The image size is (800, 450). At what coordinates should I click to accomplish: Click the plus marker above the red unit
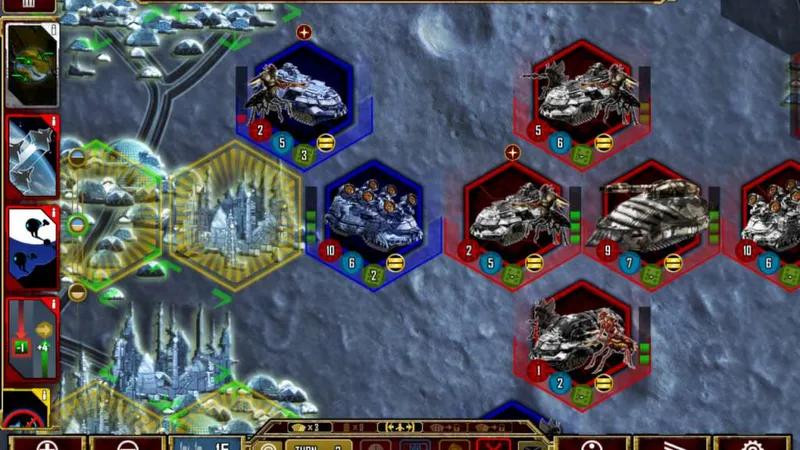point(512,153)
